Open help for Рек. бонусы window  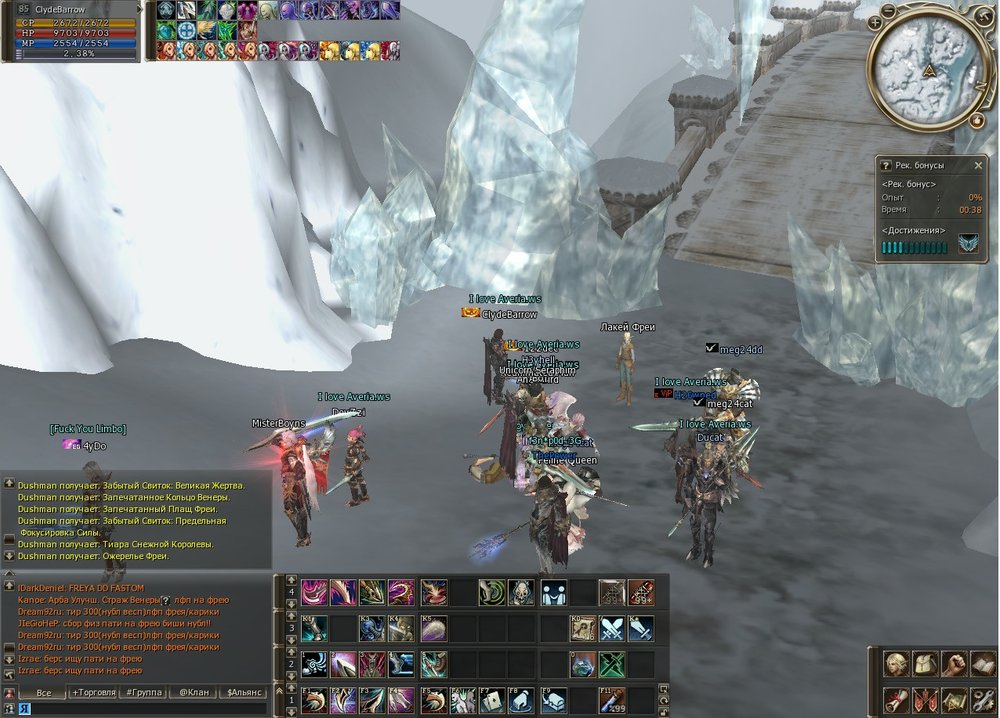point(884,165)
